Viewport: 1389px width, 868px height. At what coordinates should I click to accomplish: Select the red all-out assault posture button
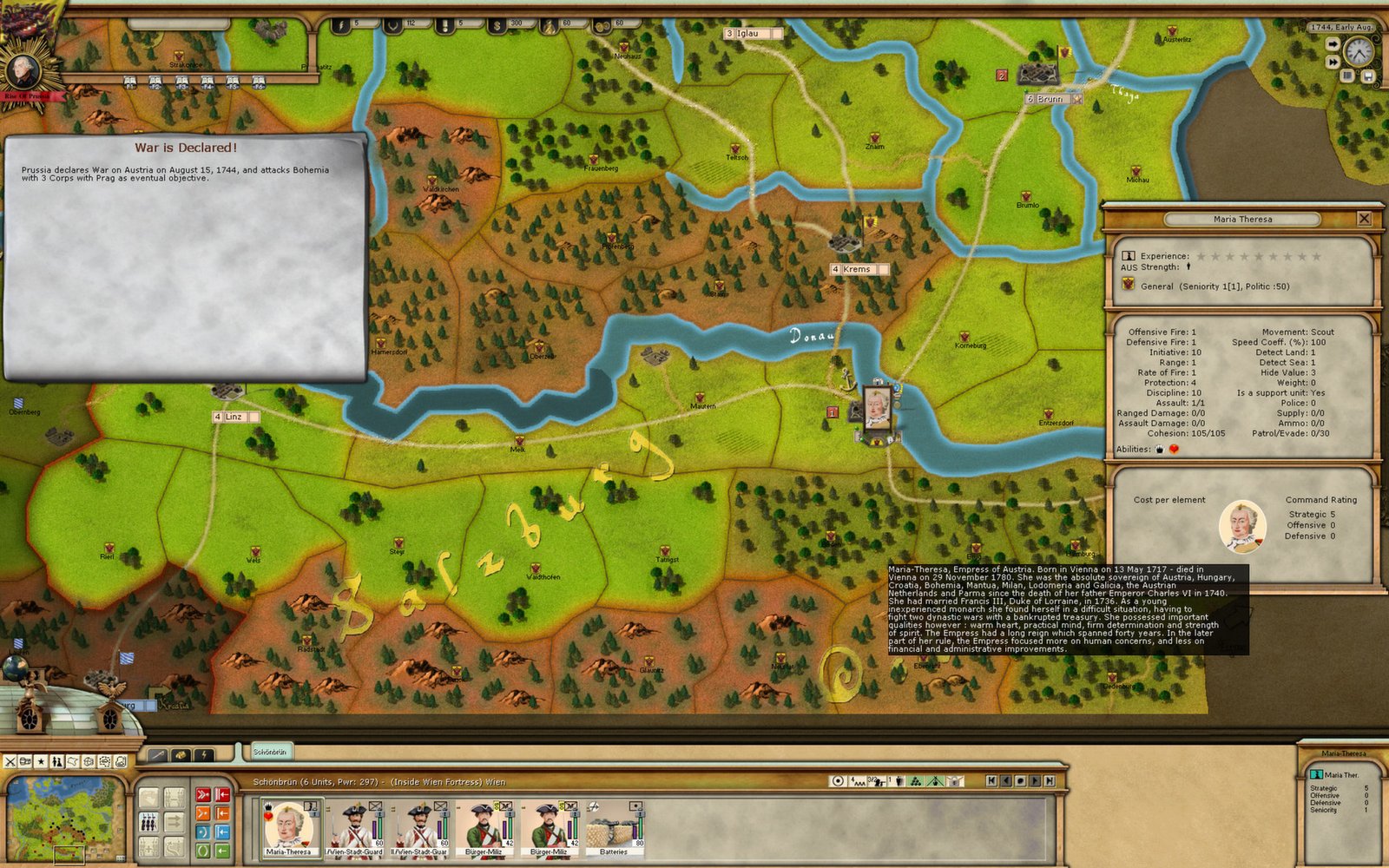coord(202,794)
